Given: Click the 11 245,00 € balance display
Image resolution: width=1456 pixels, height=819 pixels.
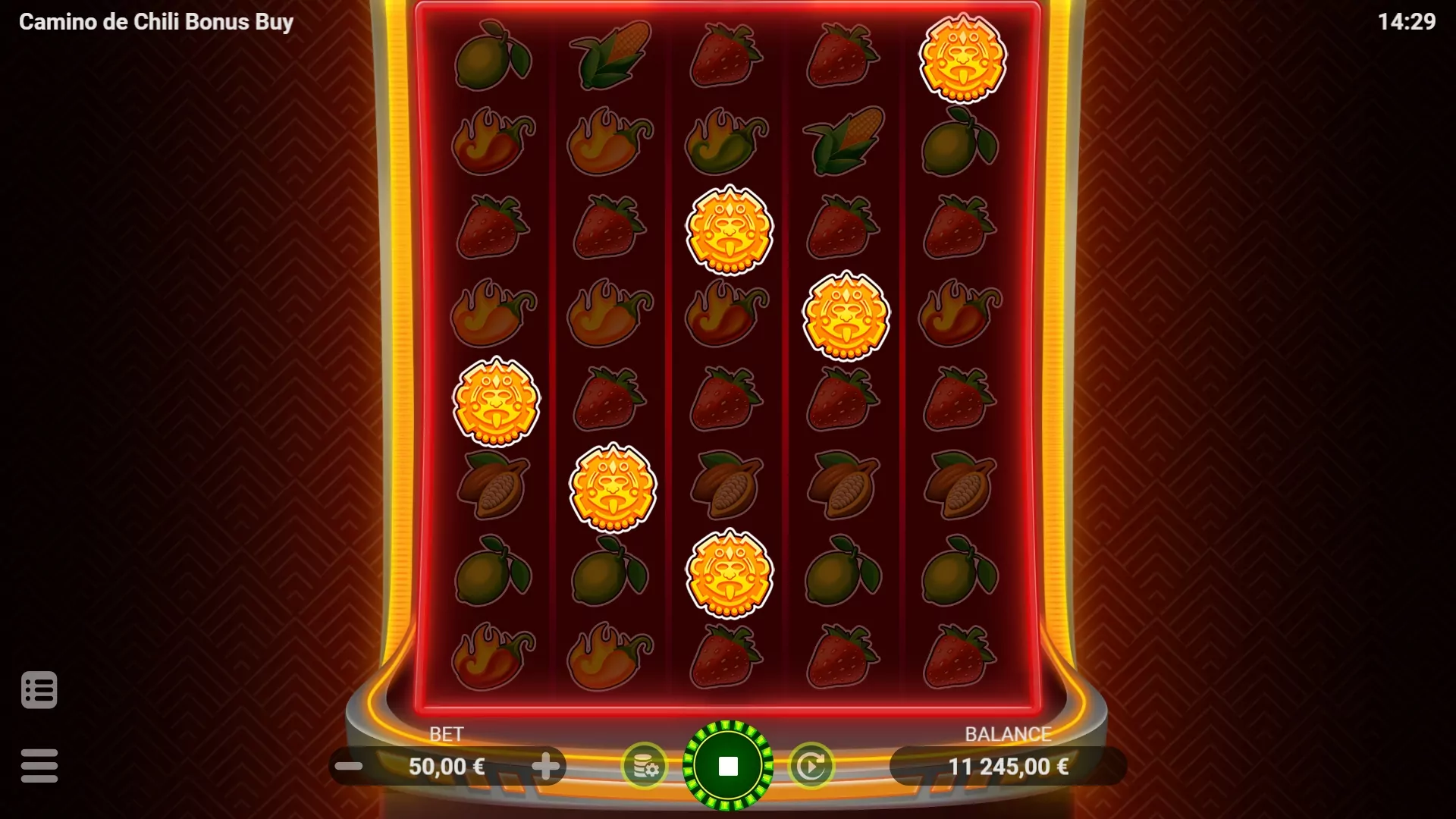Looking at the screenshot, I should point(1009,766).
